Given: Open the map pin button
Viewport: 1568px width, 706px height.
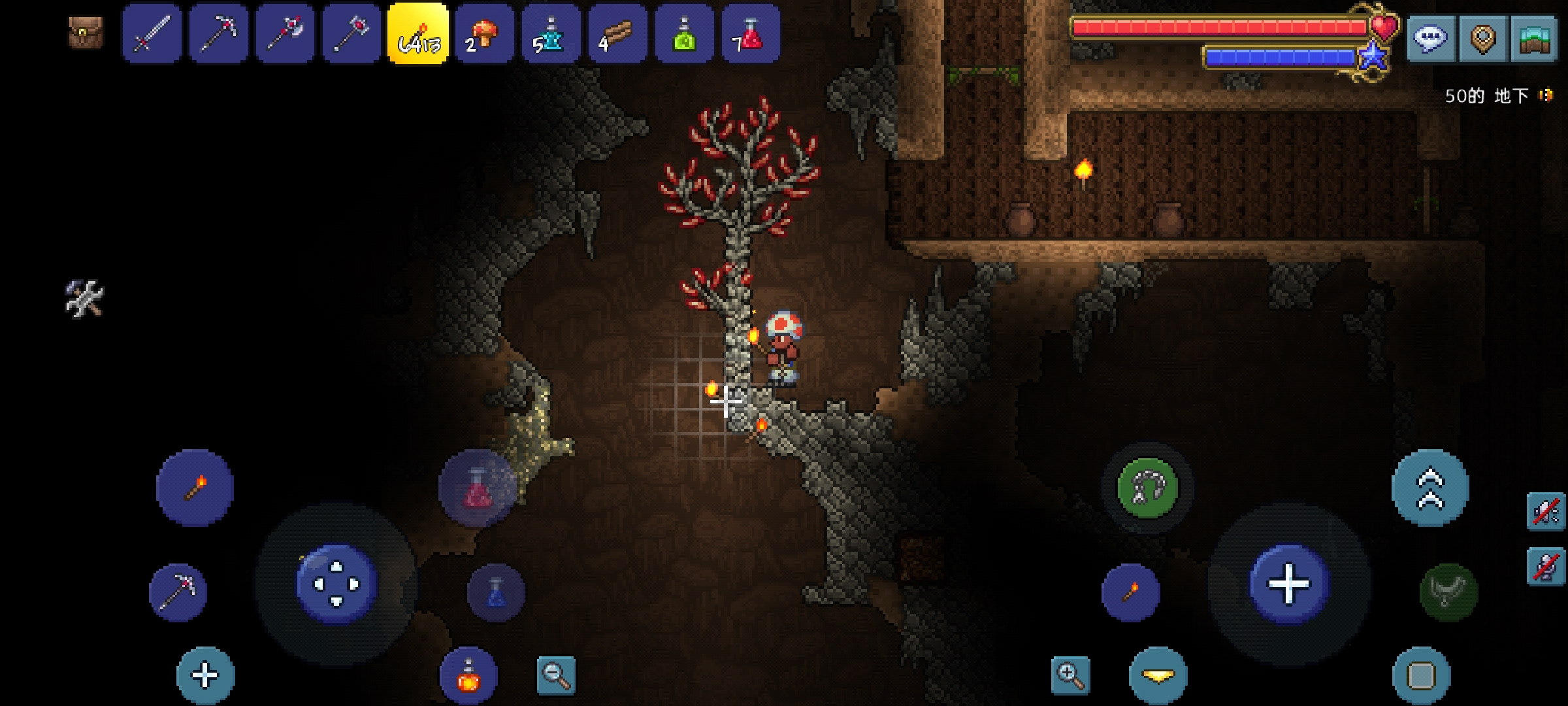Looking at the screenshot, I should tap(1482, 39).
